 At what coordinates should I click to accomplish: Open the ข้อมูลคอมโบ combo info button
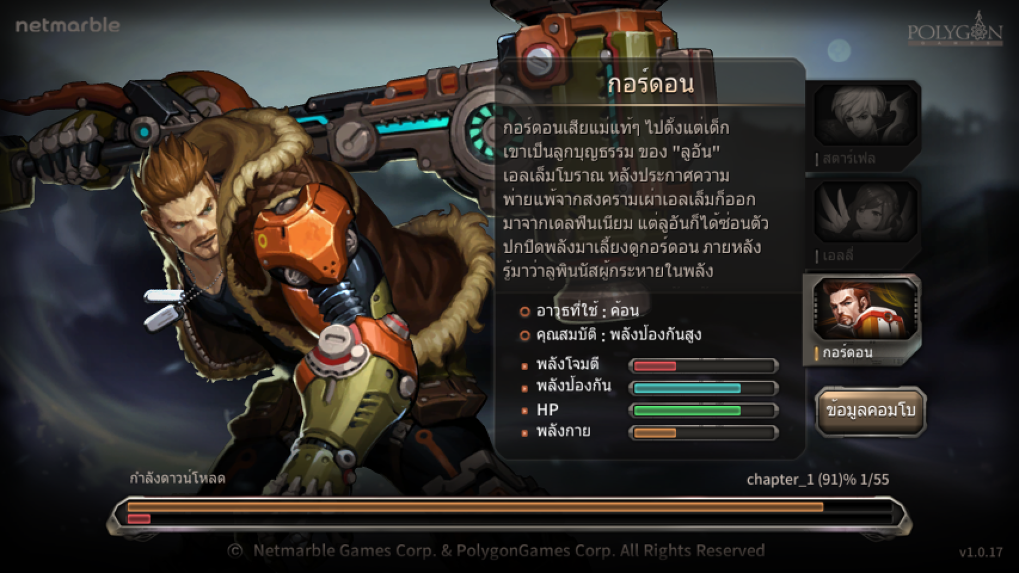coord(871,410)
